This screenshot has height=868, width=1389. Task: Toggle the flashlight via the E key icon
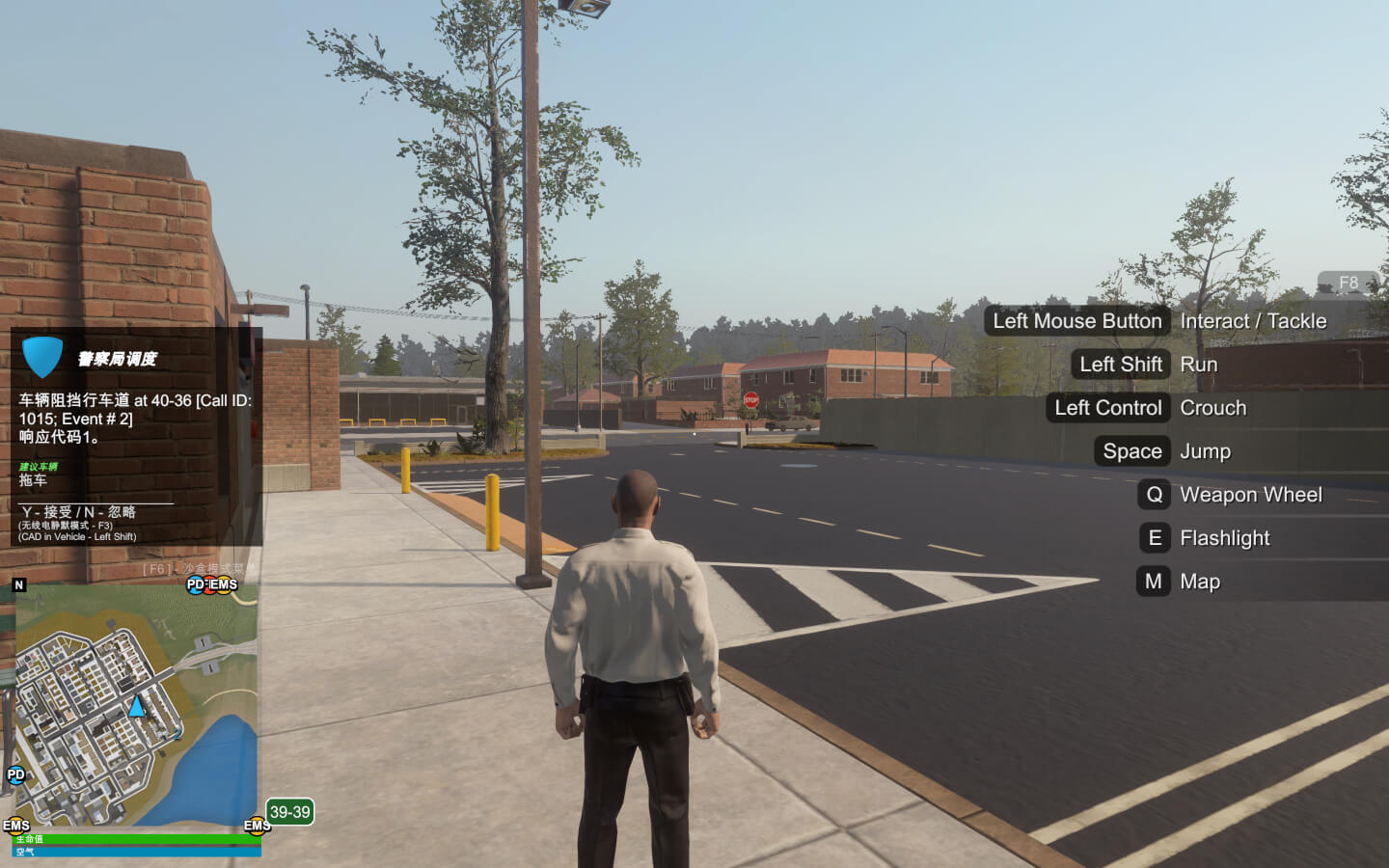pos(1154,538)
